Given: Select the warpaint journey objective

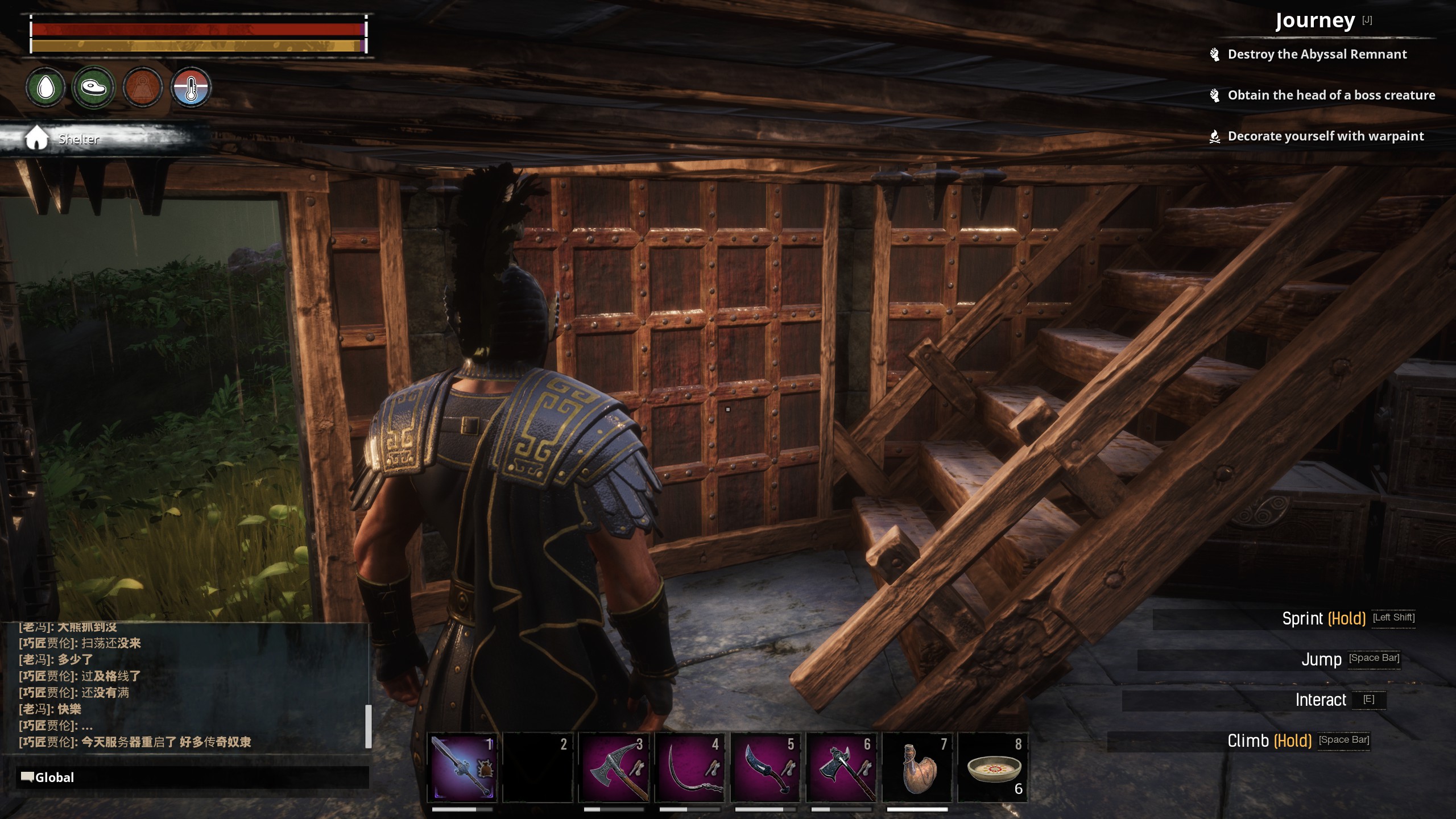Looking at the screenshot, I should pyautogui.click(x=1325, y=136).
